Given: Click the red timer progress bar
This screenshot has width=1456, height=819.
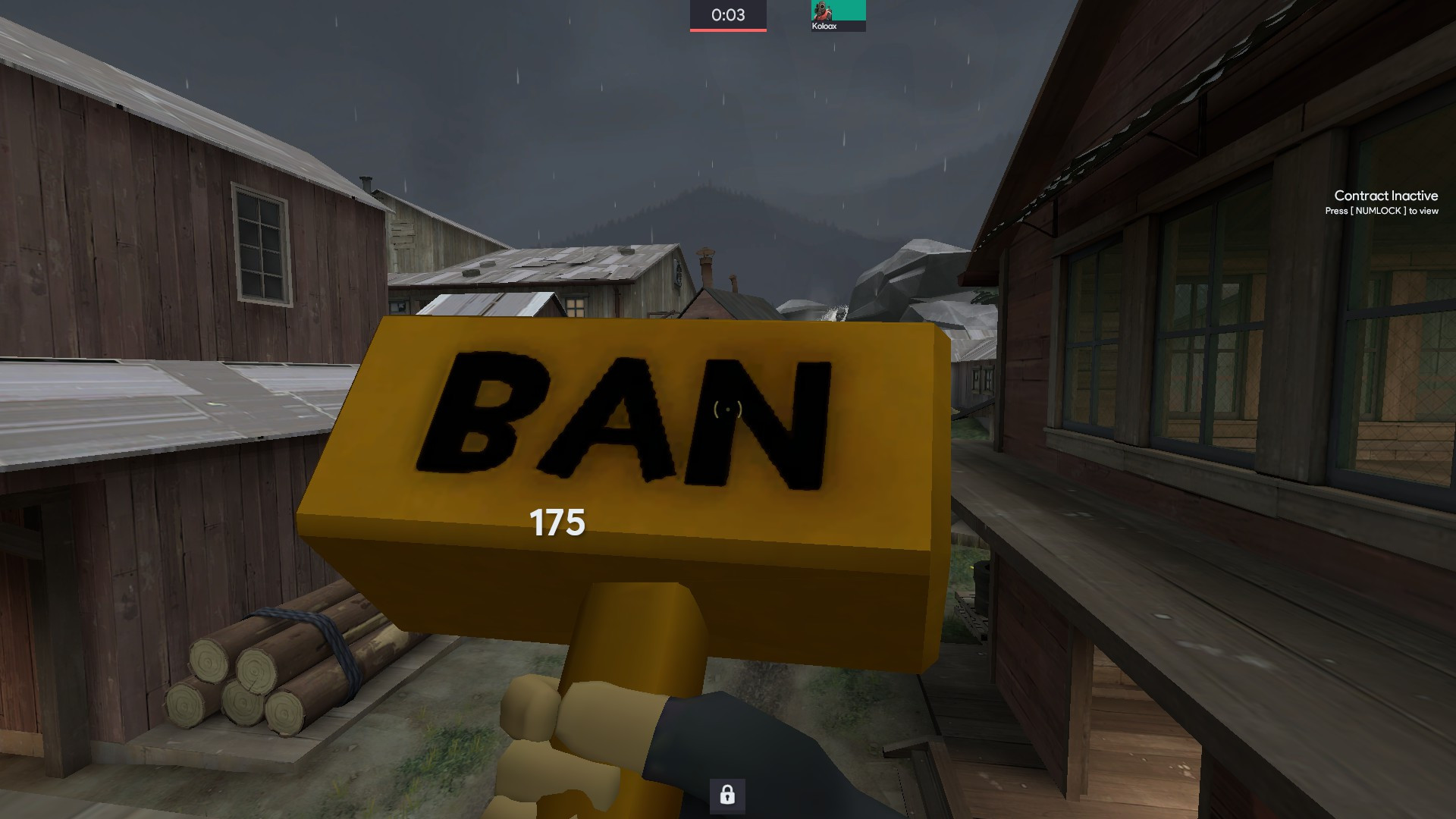Looking at the screenshot, I should pyautogui.click(x=726, y=29).
